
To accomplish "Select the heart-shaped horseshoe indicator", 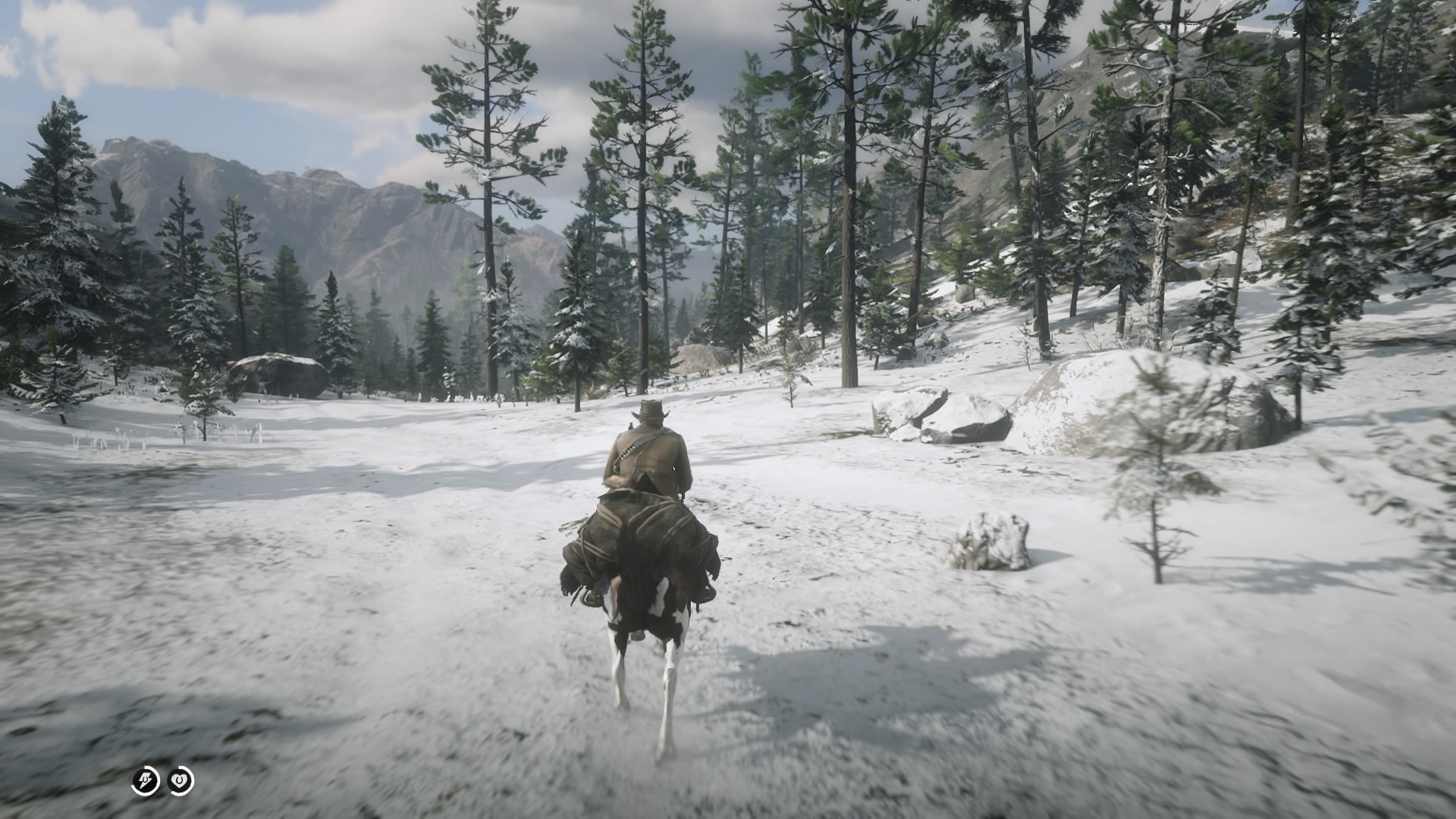I will click(x=180, y=780).
